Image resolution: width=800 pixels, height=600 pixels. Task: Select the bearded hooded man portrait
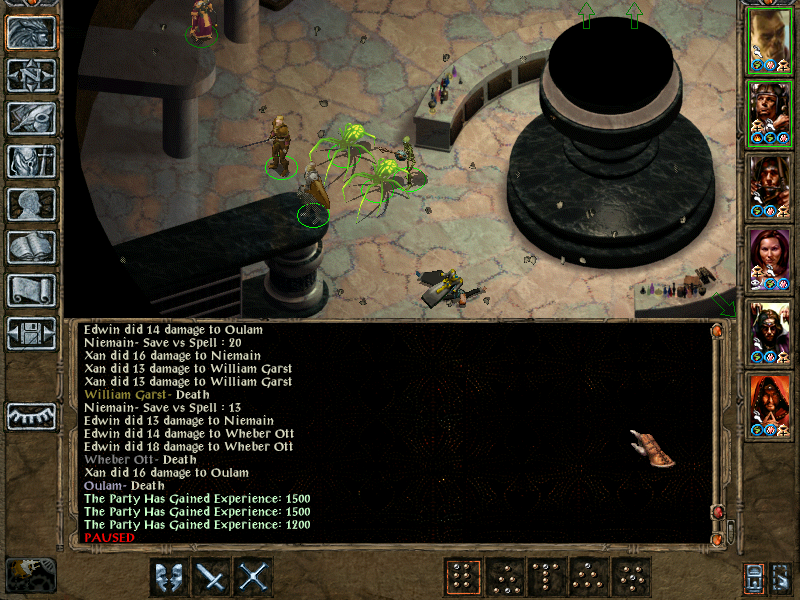[x=769, y=186]
